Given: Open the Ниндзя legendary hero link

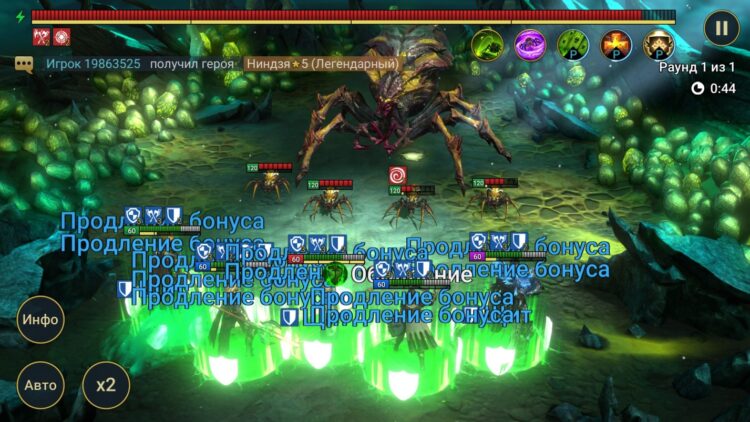Looking at the screenshot, I should 322,64.
